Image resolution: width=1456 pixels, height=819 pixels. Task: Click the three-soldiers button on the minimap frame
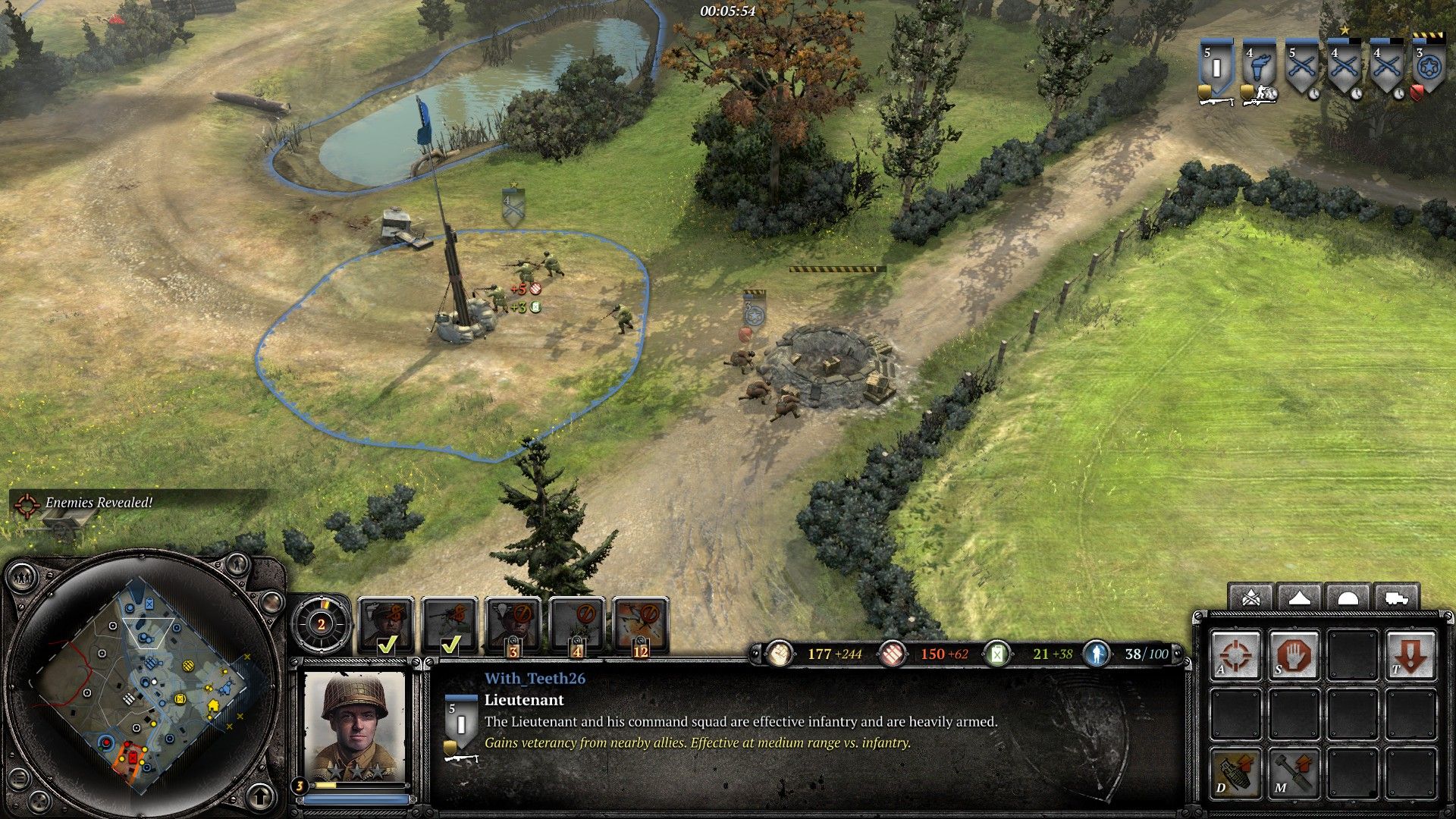coord(23,578)
